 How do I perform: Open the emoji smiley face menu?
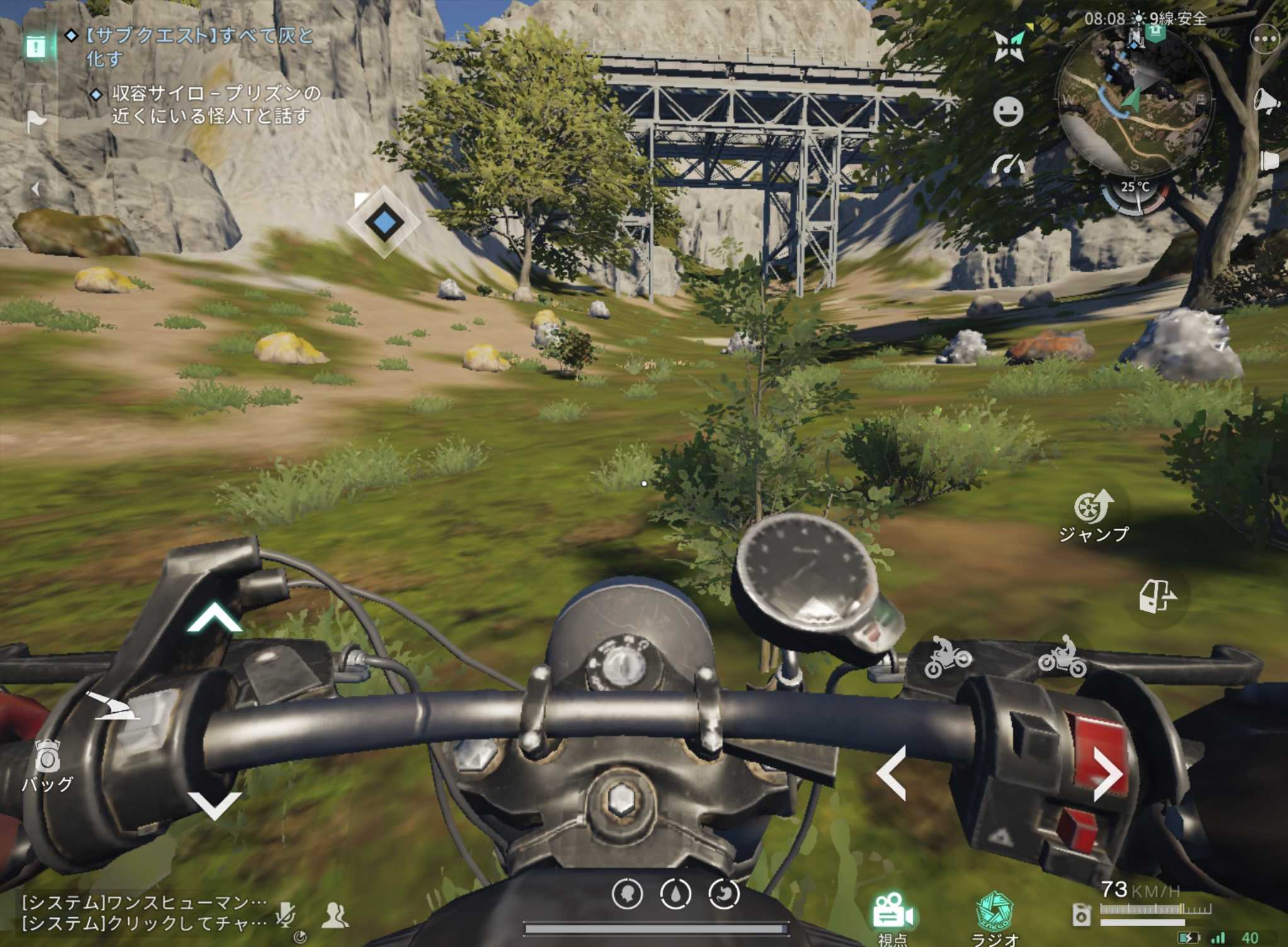coord(1008,112)
